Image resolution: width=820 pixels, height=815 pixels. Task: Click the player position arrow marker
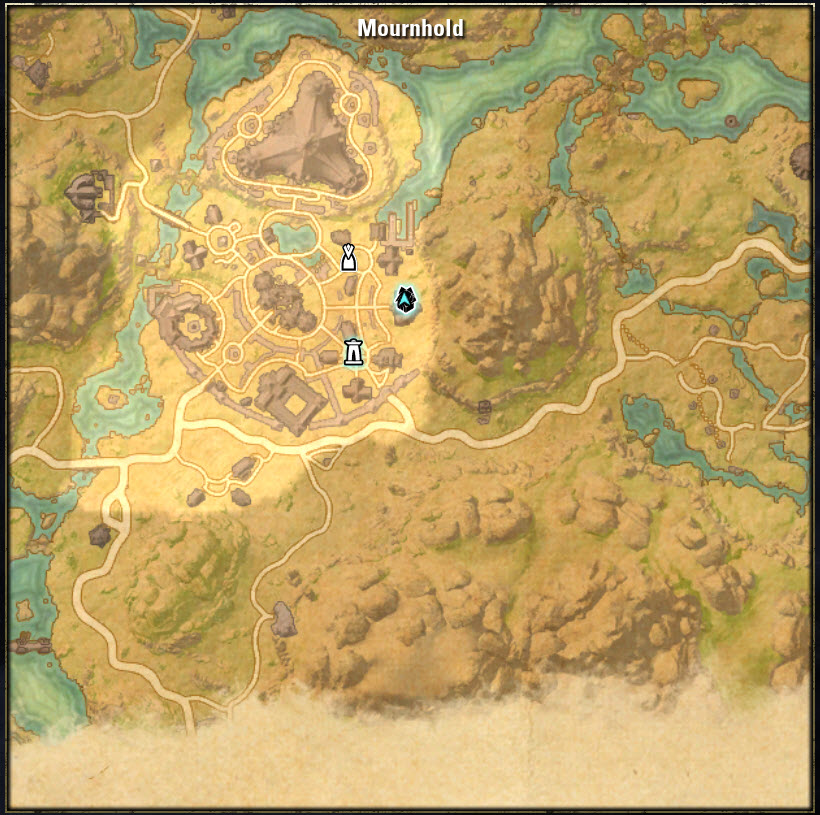404,298
